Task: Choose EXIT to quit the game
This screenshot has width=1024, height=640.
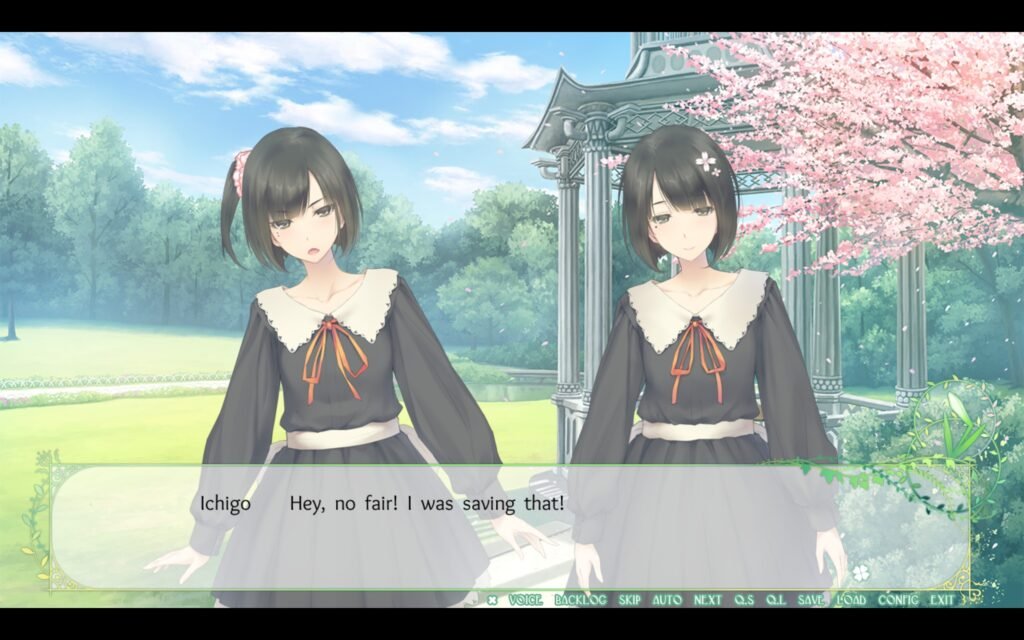Action: point(941,600)
